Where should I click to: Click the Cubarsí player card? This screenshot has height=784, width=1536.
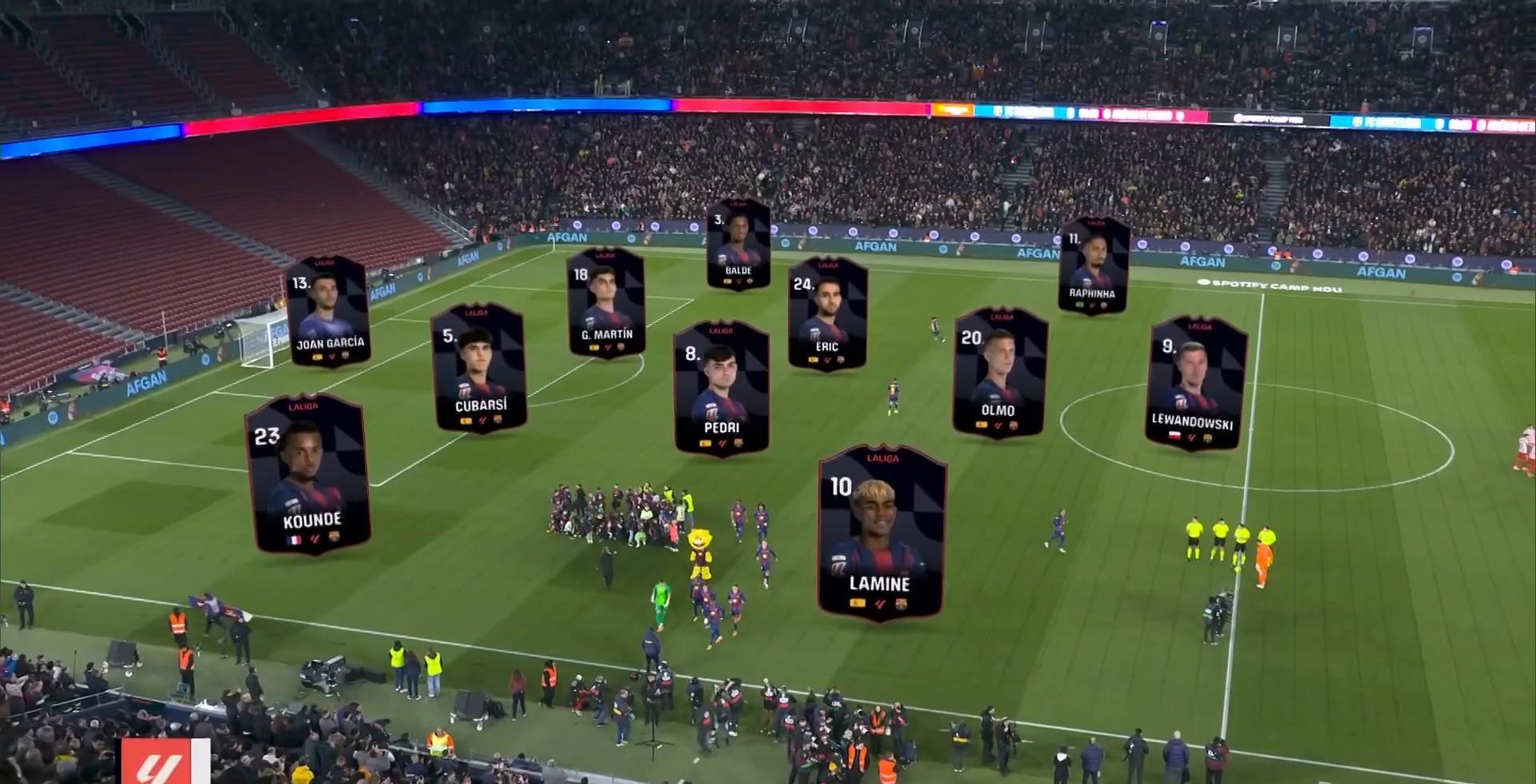478,368
